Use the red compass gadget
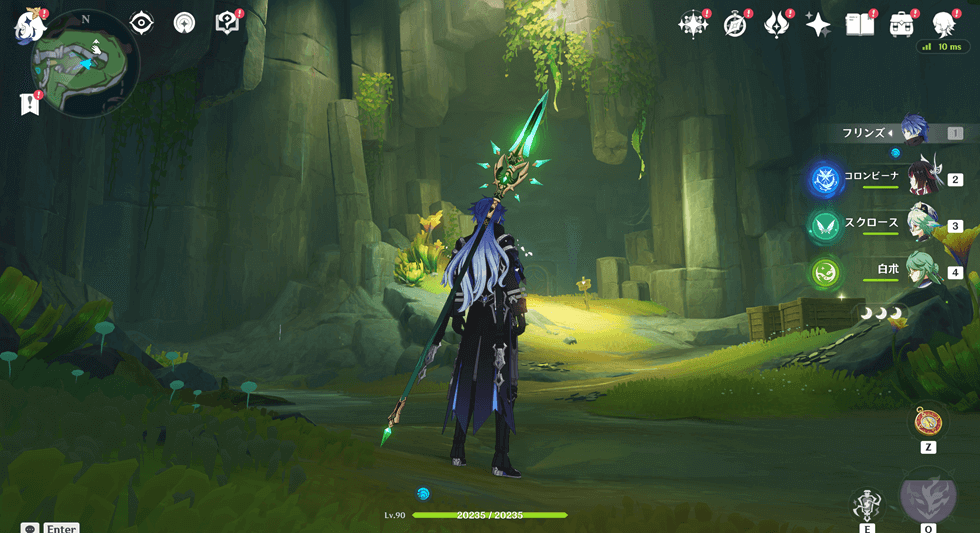The image size is (980, 533). [x=927, y=422]
